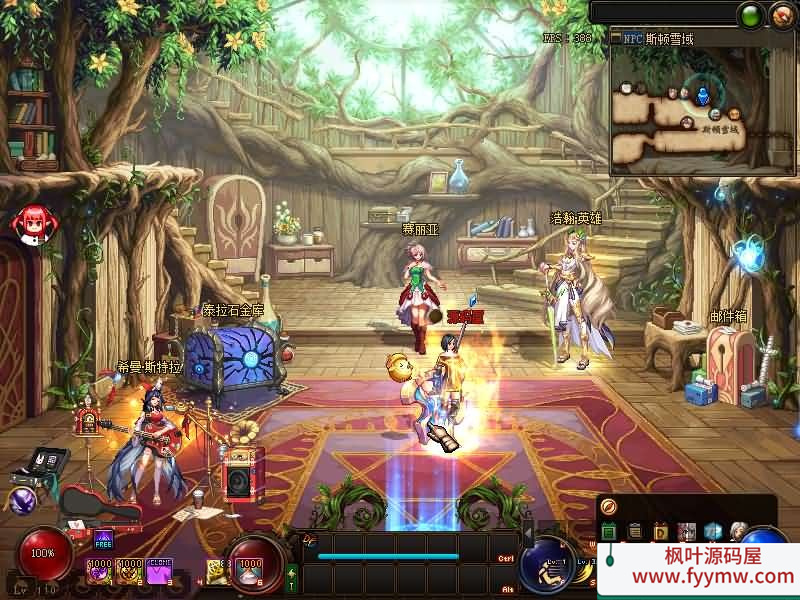
Task: Select the red-haired chibi avatar icon
Action: point(32,222)
